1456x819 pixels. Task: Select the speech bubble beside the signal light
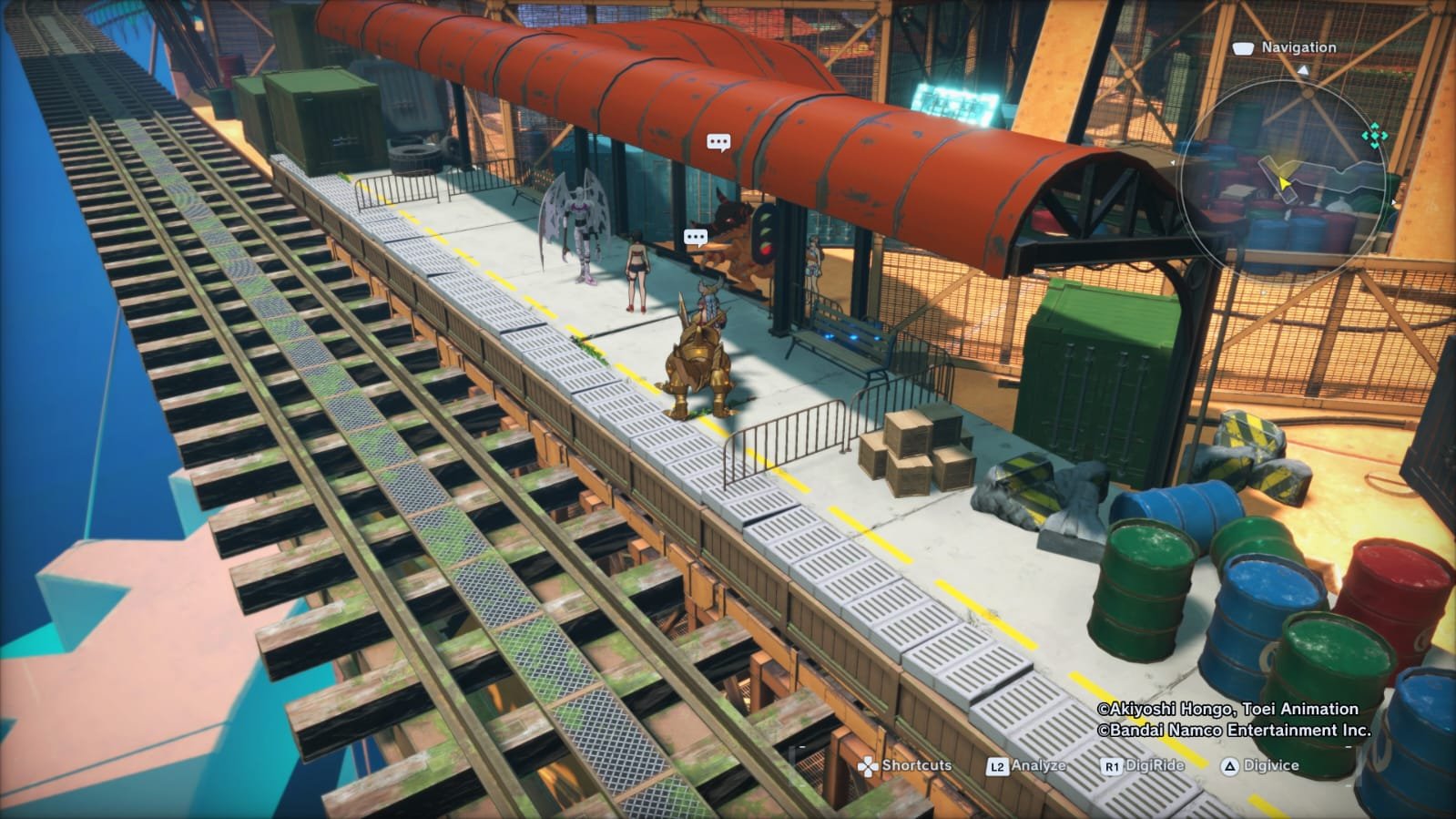tap(696, 239)
